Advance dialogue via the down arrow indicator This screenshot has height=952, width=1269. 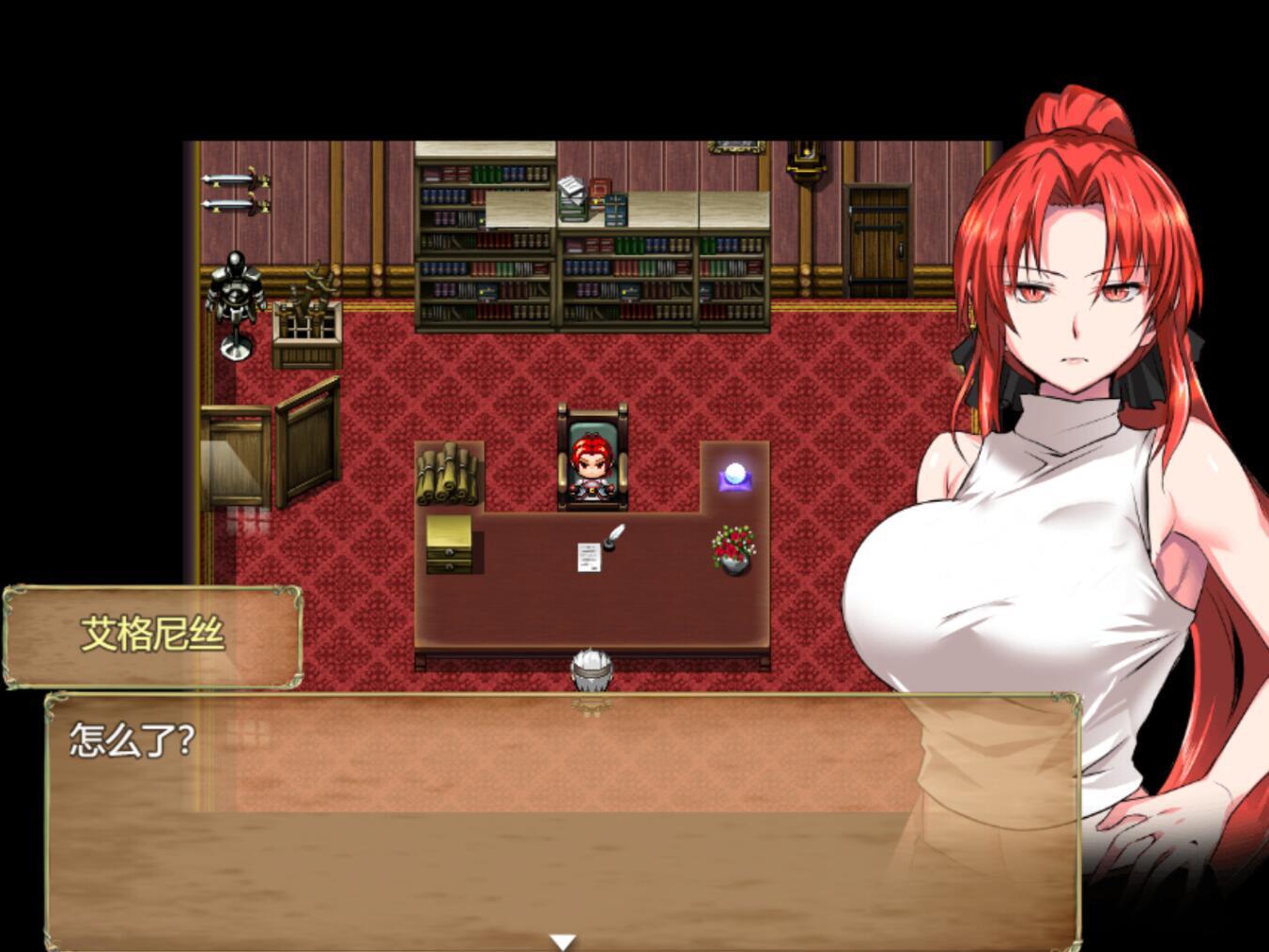coord(564,939)
